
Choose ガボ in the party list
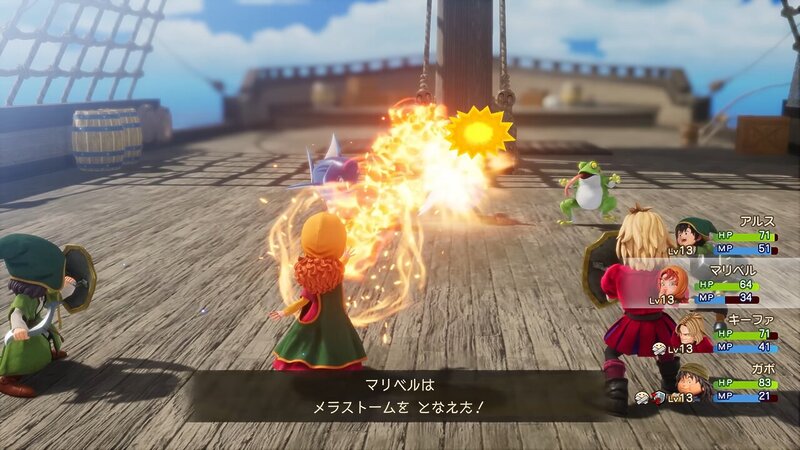pyautogui.click(x=726, y=384)
